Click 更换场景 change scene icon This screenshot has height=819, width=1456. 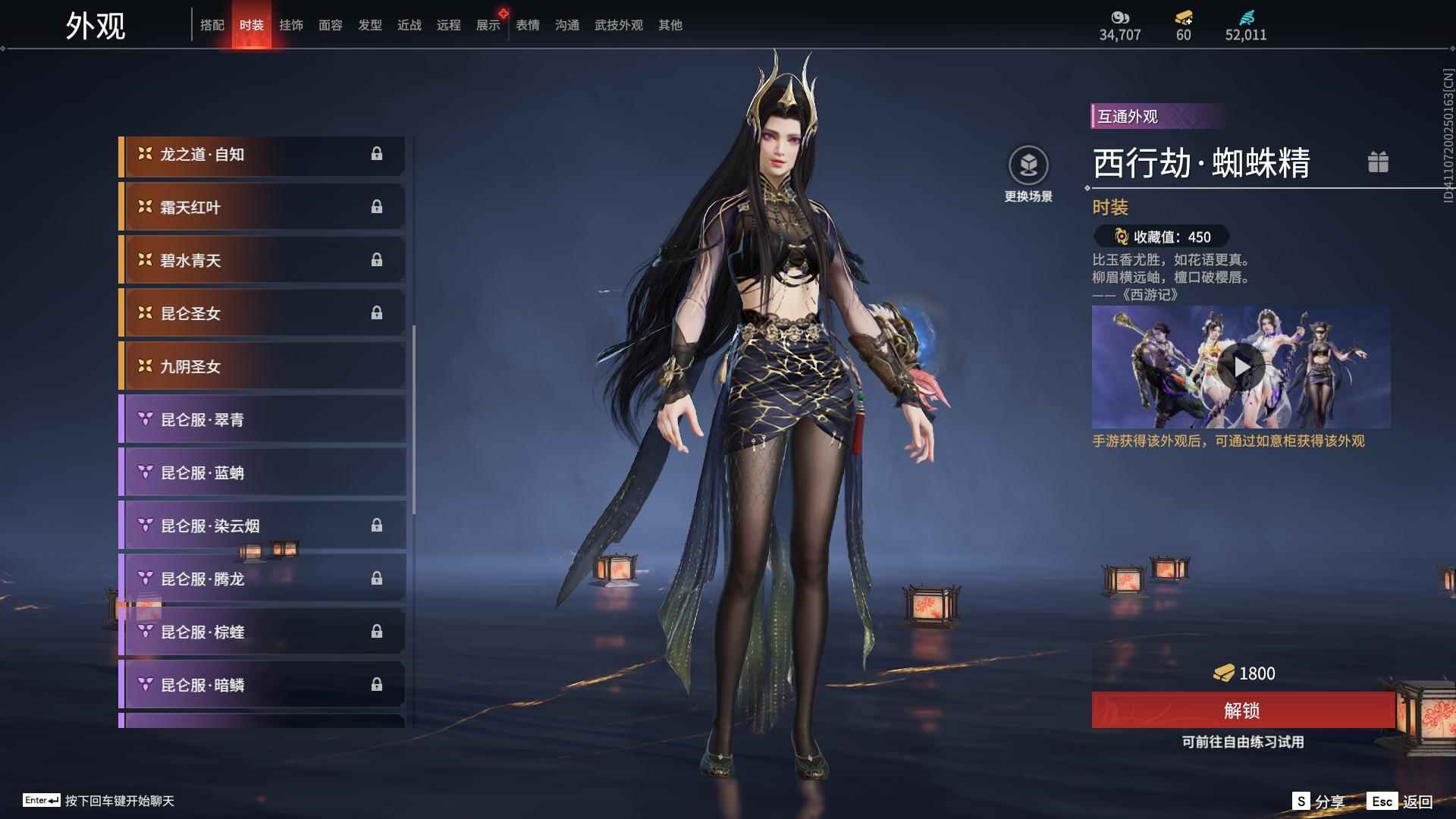pos(1028,165)
